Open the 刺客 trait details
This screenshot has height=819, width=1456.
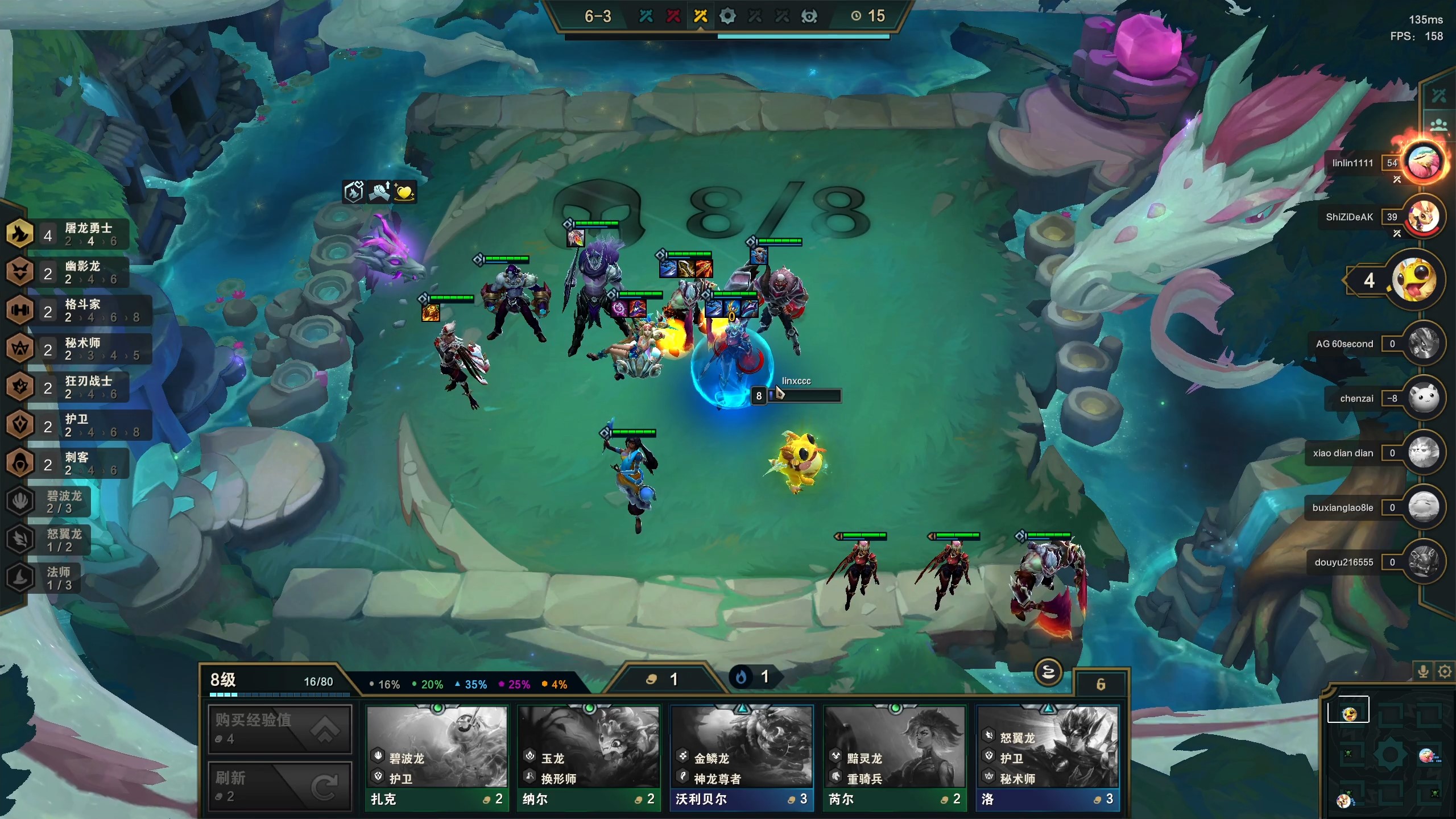(x=68, y=464)
